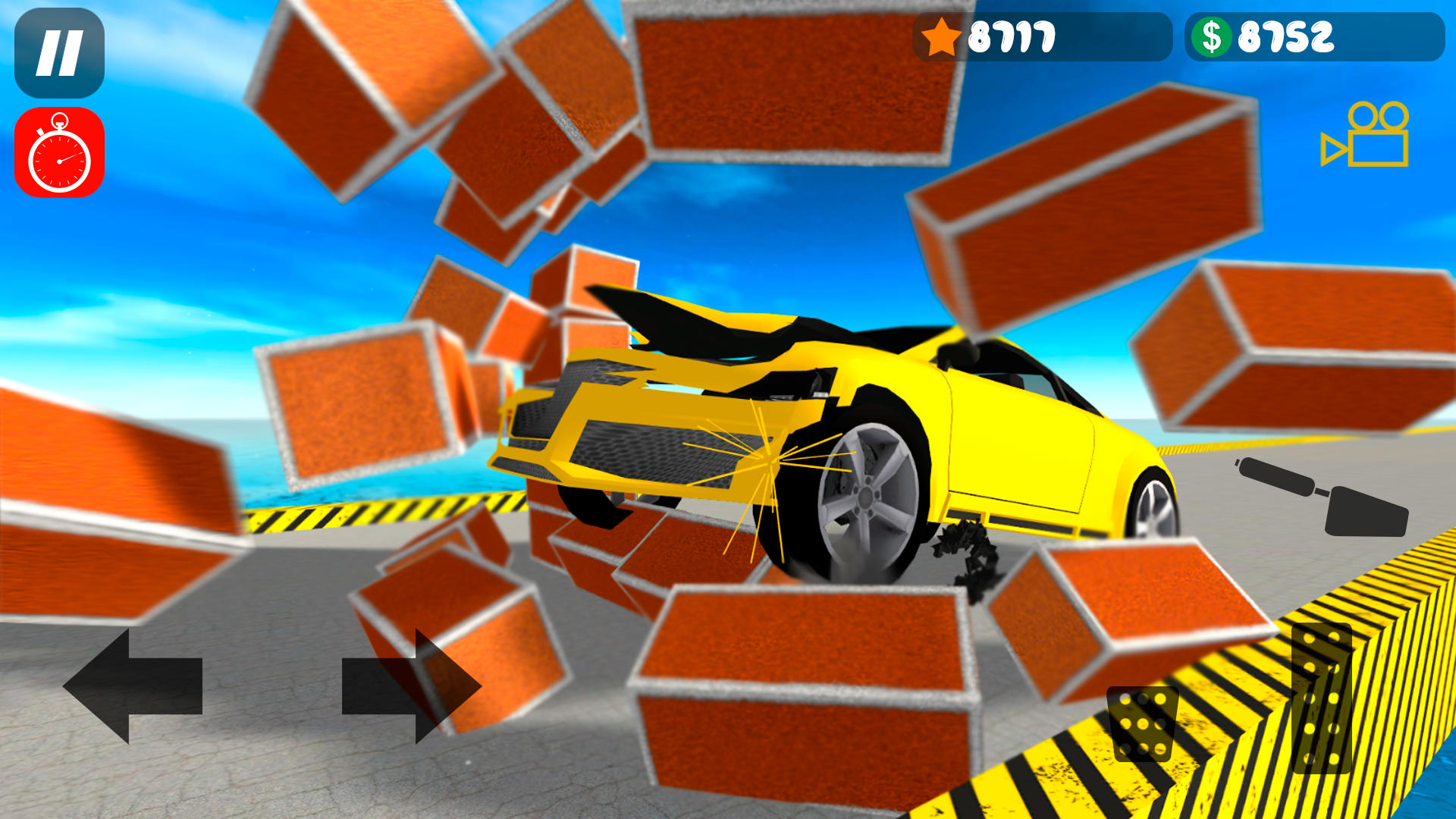The image size is (1456, 819).
Task: Open the money balance showing 8752
Action: pyautogui.click(x=1313, y=36)
